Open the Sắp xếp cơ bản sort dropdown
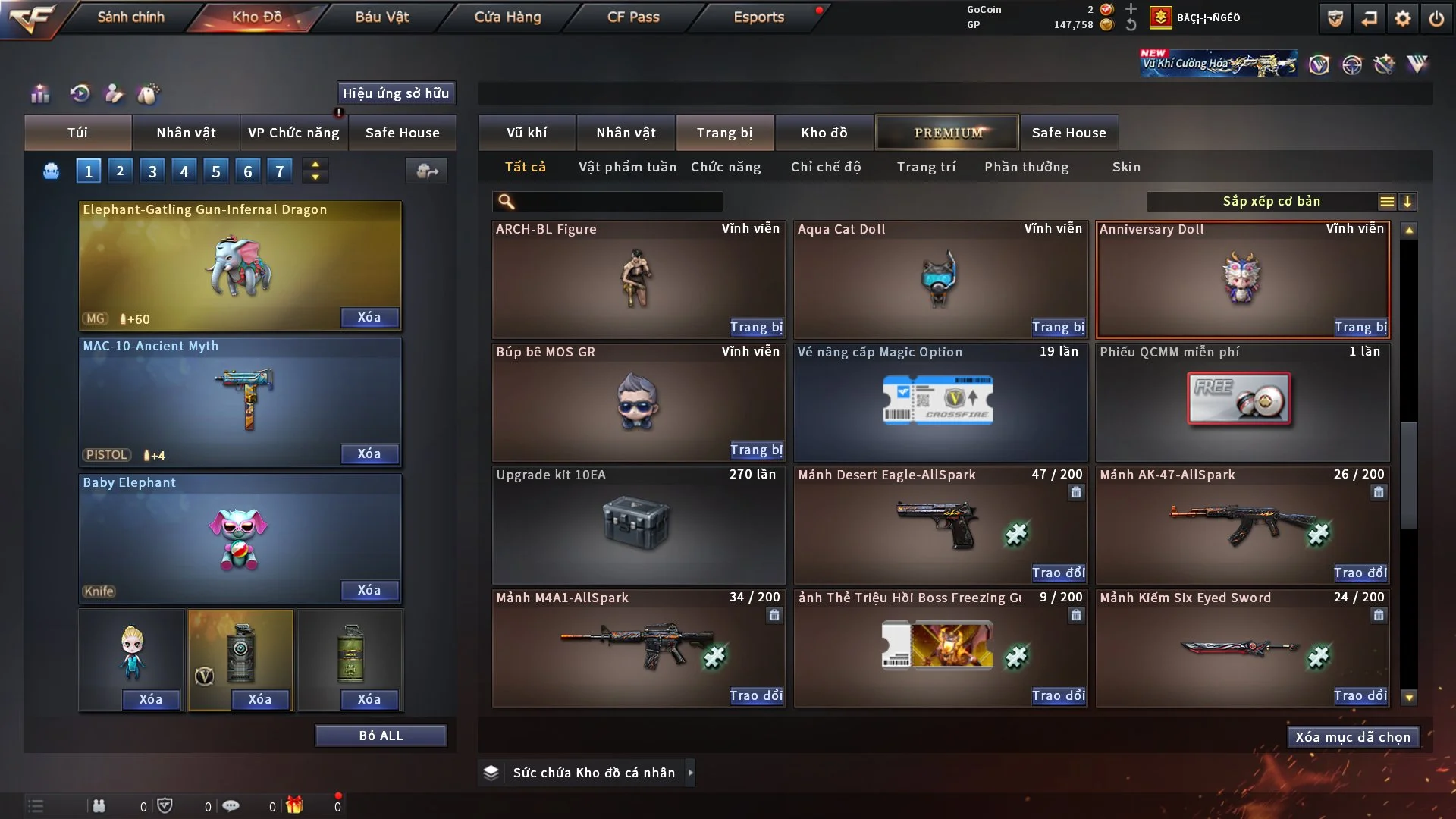 click(x=1271, y=202)
